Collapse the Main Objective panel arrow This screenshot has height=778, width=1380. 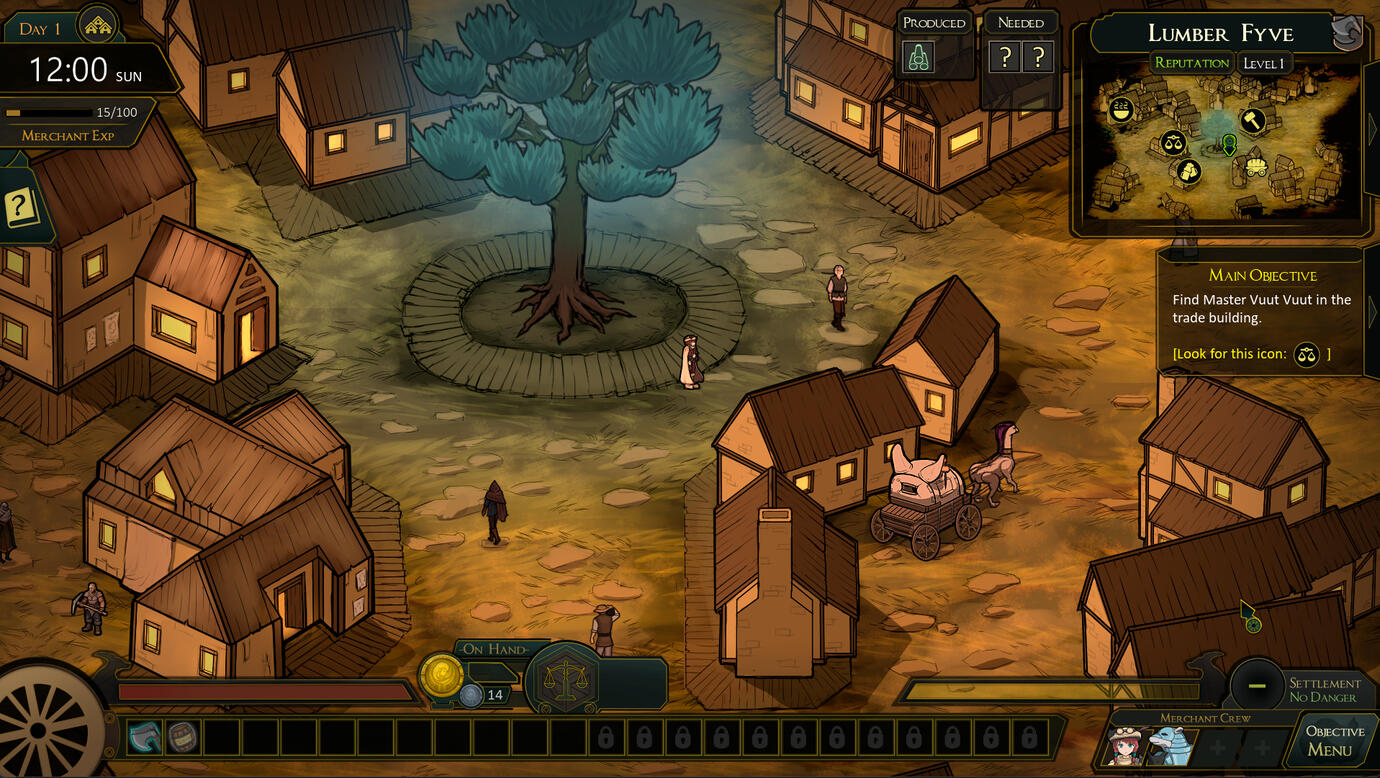(x=1371, y=312)
